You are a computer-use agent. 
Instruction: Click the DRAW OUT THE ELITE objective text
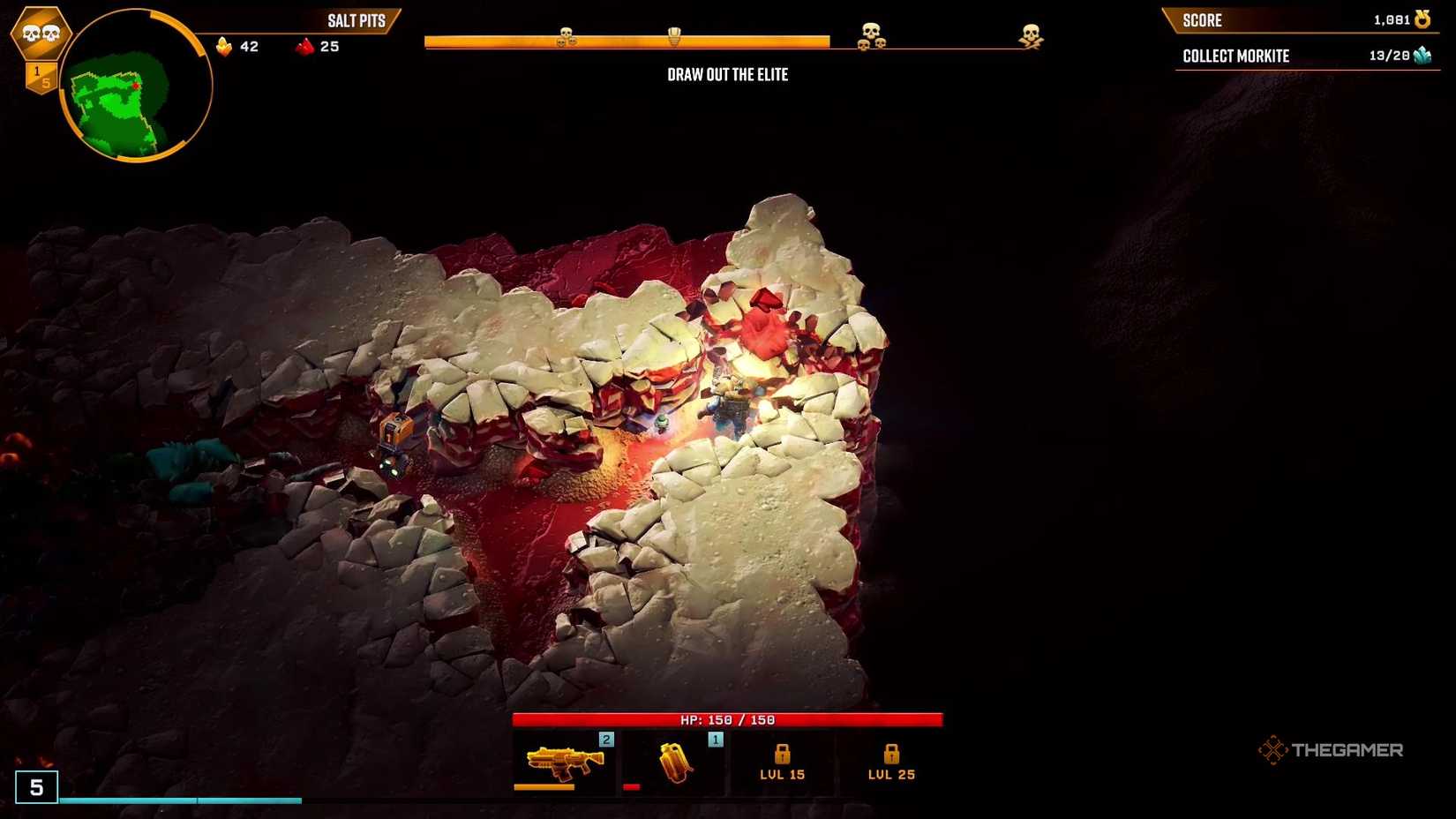coord(728,75)
